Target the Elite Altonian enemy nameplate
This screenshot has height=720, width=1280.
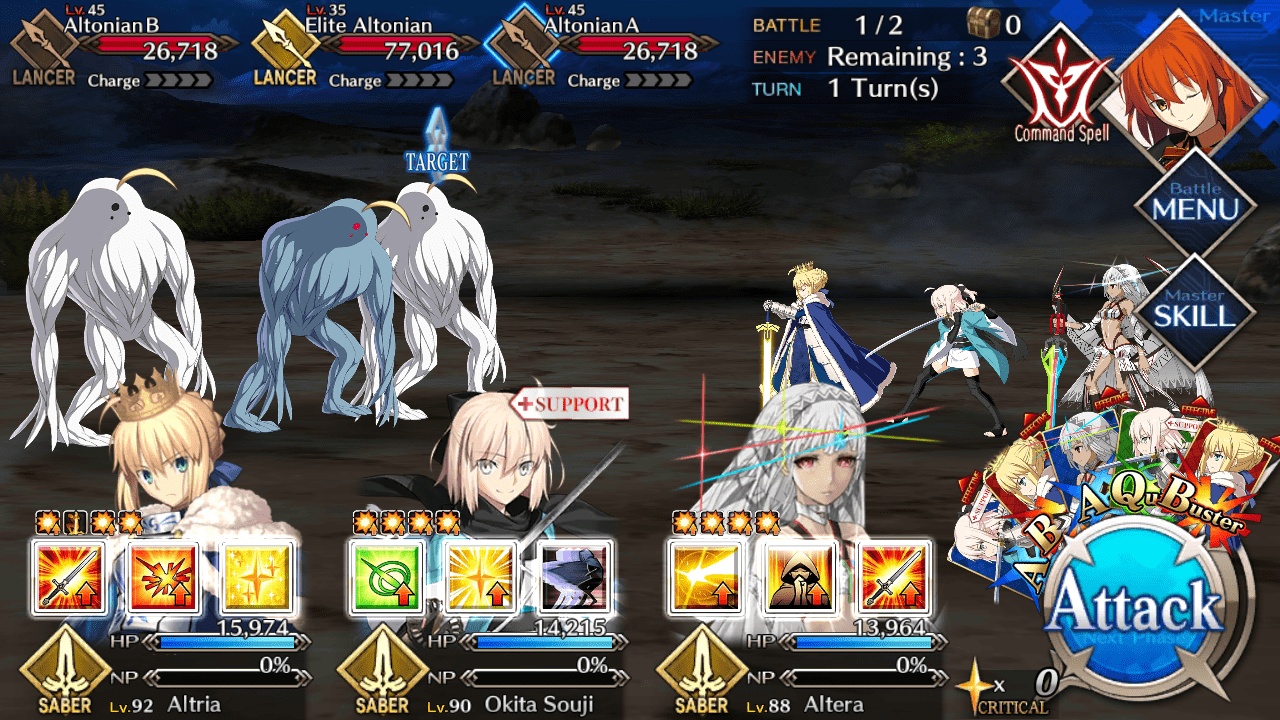pos(365,45)
